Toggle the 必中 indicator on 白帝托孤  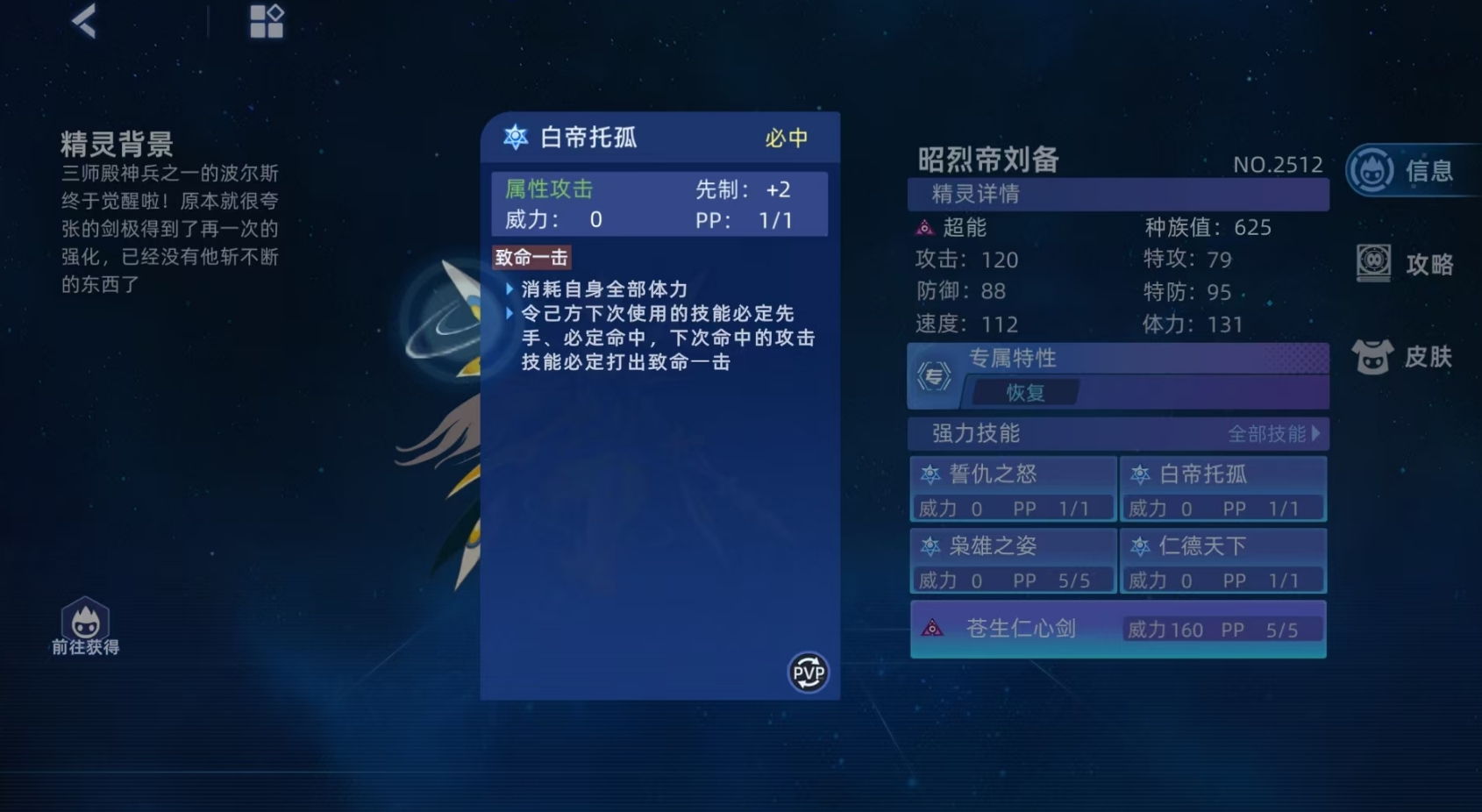click(785, 138)
